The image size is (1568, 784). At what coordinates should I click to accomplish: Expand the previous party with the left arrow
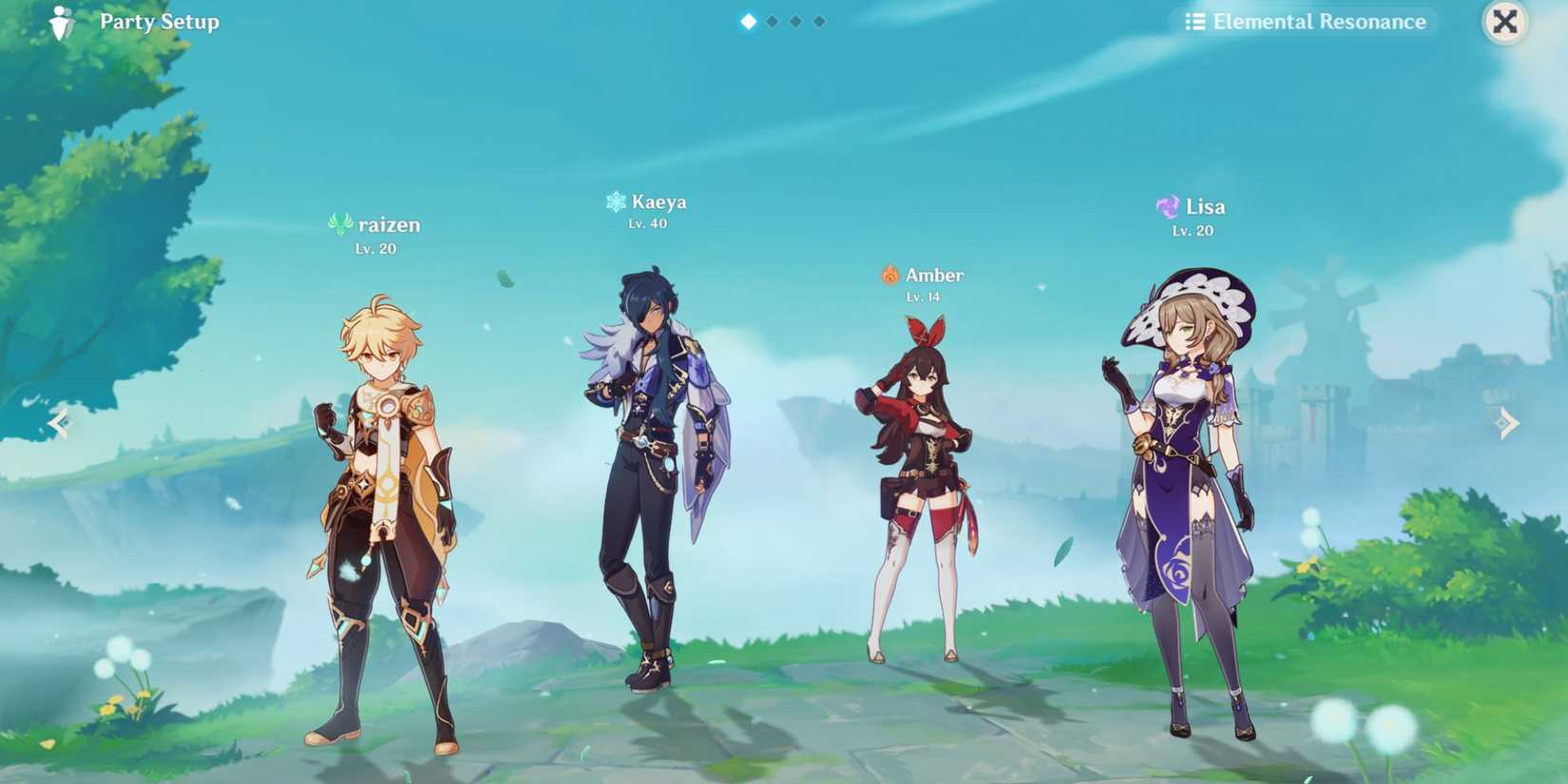click(x=59, y=422)
